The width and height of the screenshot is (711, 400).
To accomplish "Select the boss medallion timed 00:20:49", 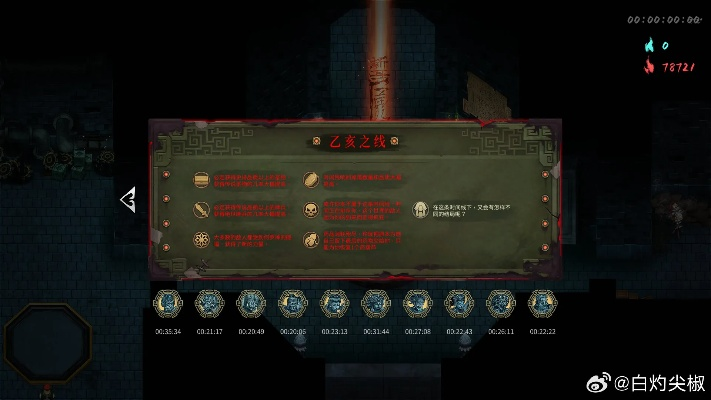I will 251,302.
